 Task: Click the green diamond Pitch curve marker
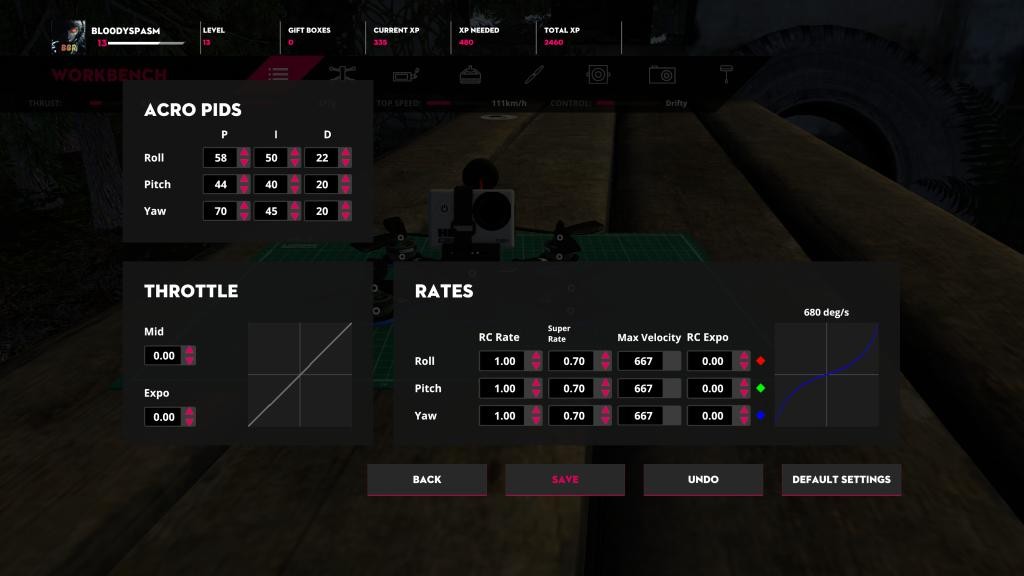[x=761, y=388]
